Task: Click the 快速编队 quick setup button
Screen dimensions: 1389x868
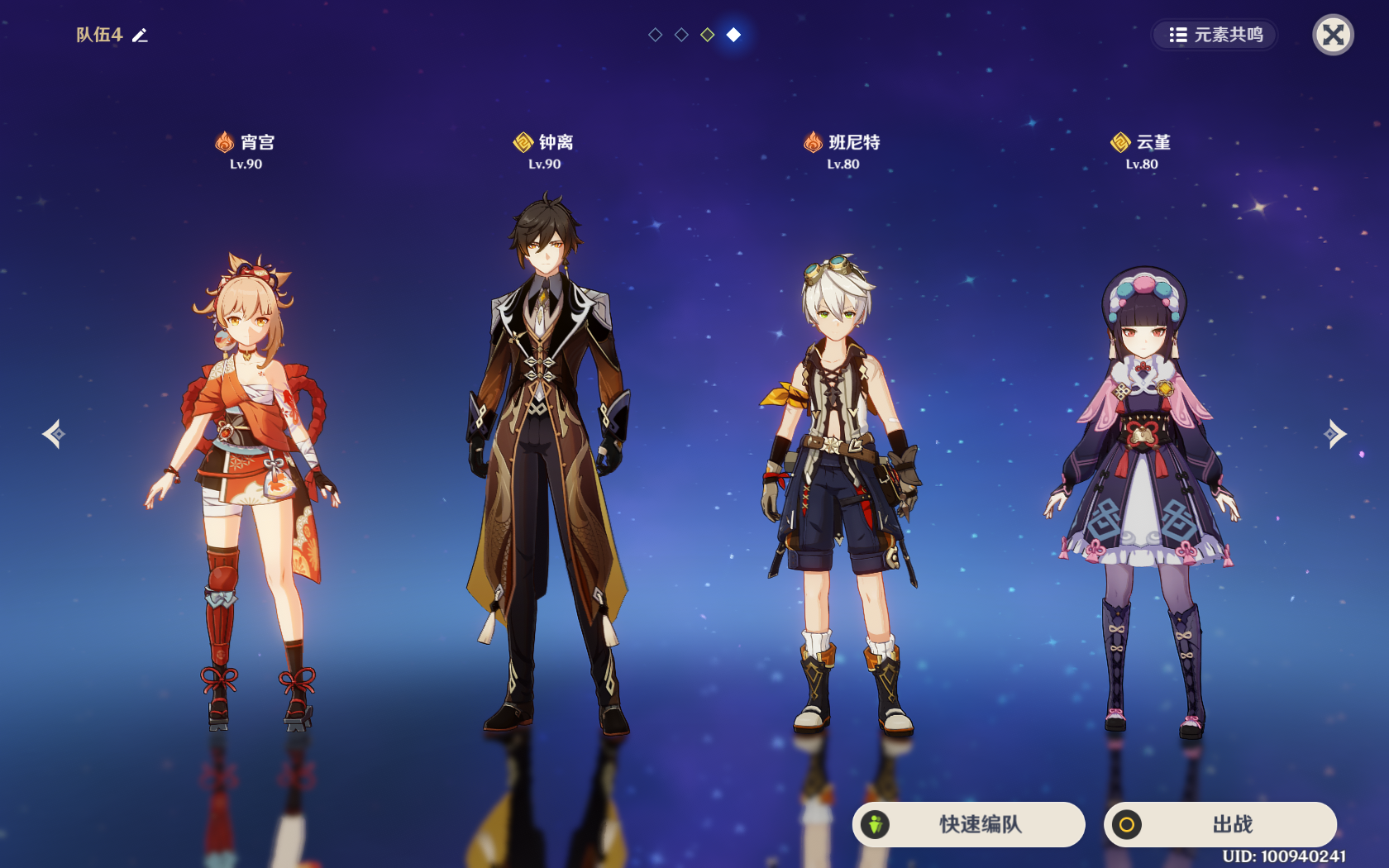Action: (968, 824)
